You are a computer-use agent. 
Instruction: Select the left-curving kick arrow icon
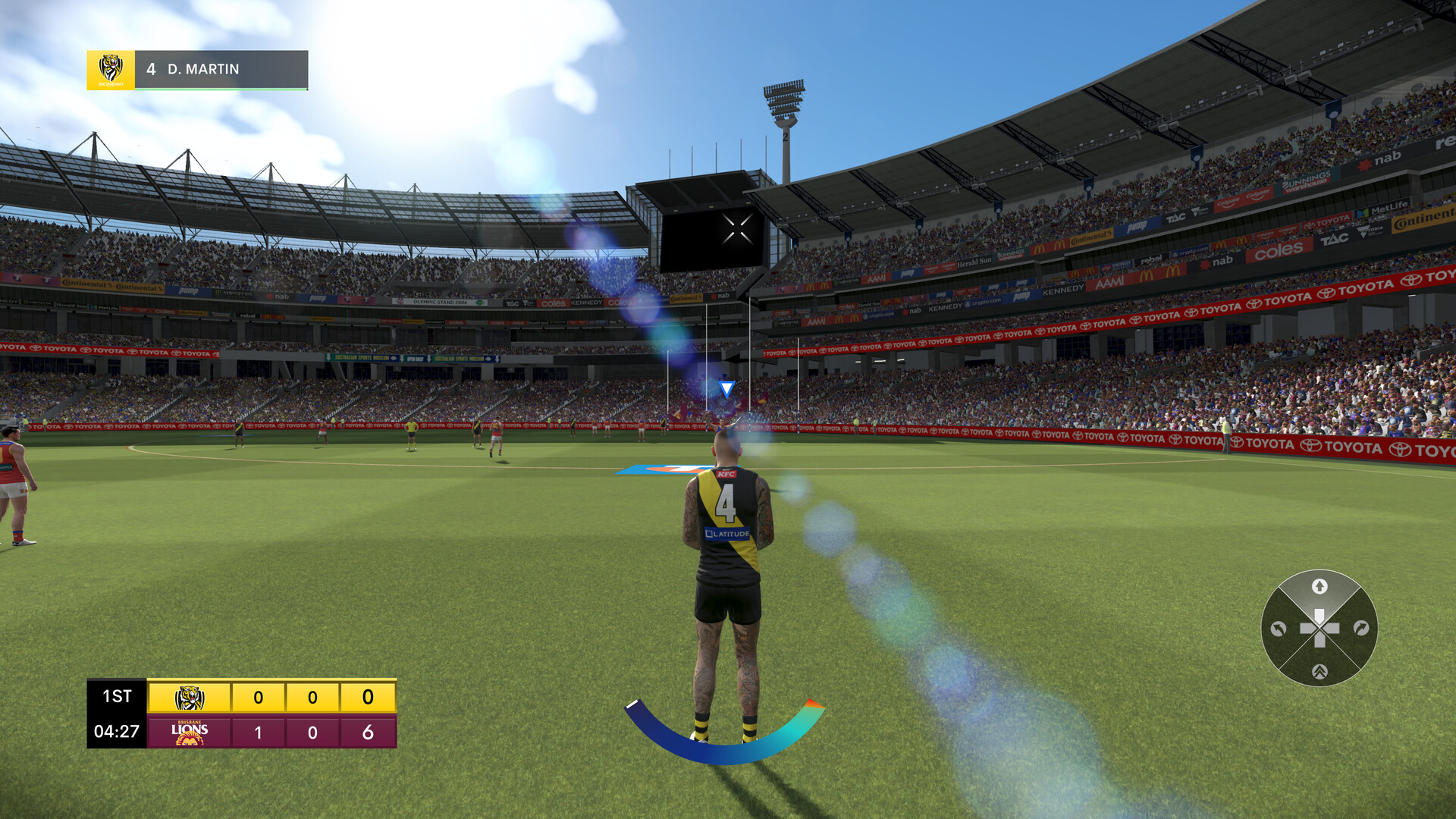coord(1278,629)
